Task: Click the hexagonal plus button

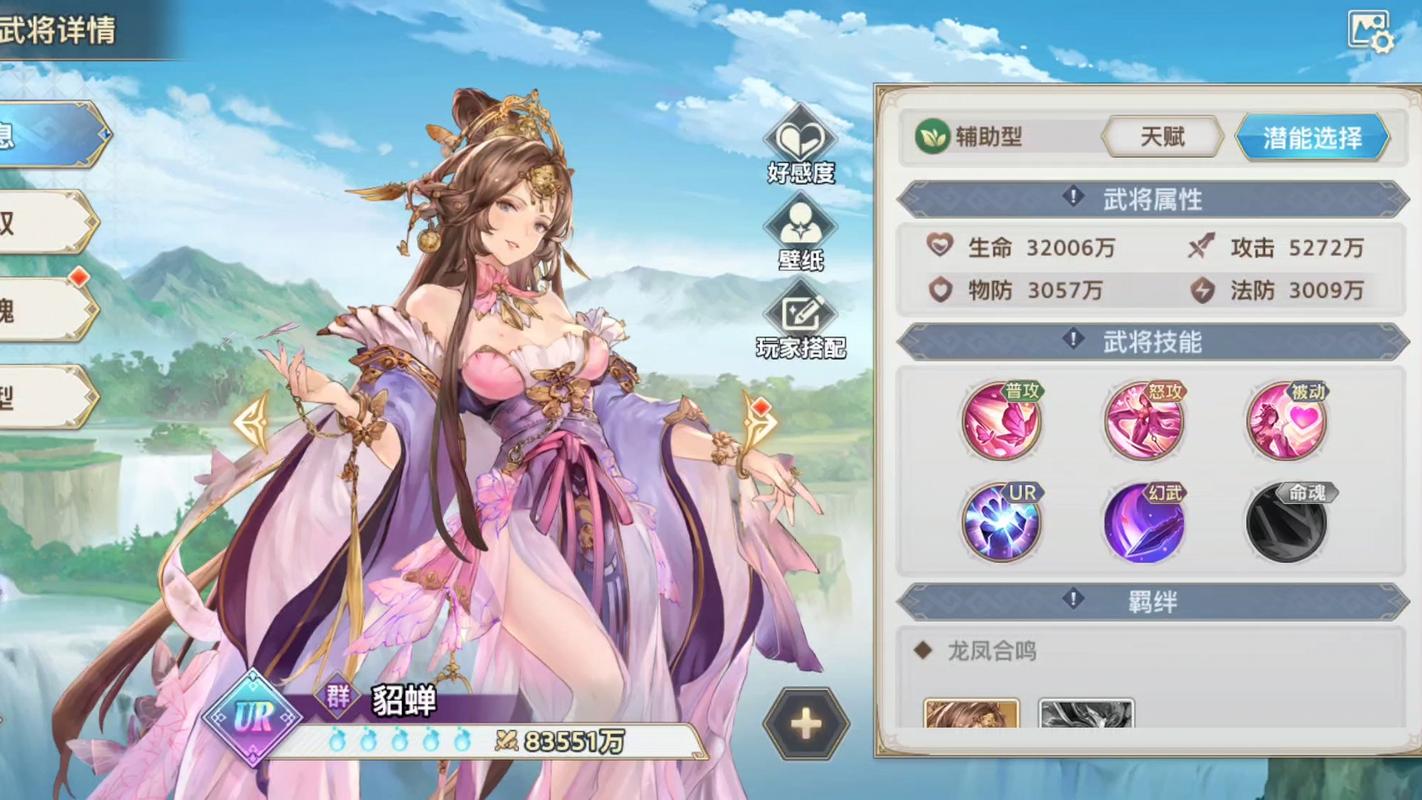Action: click(x=806, y=725)
